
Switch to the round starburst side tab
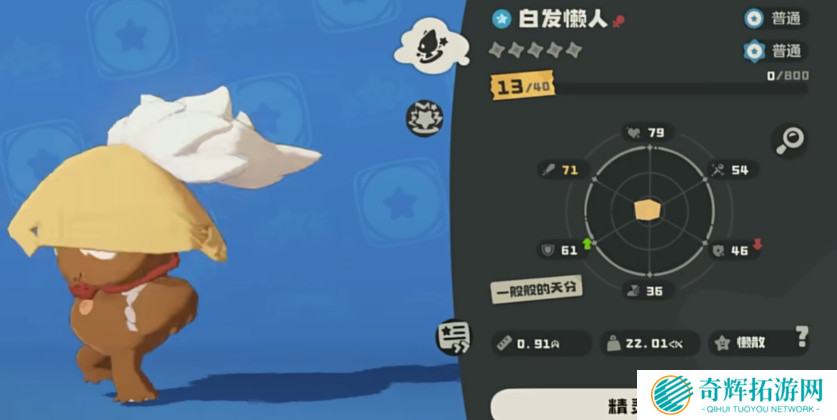[424, 118]
